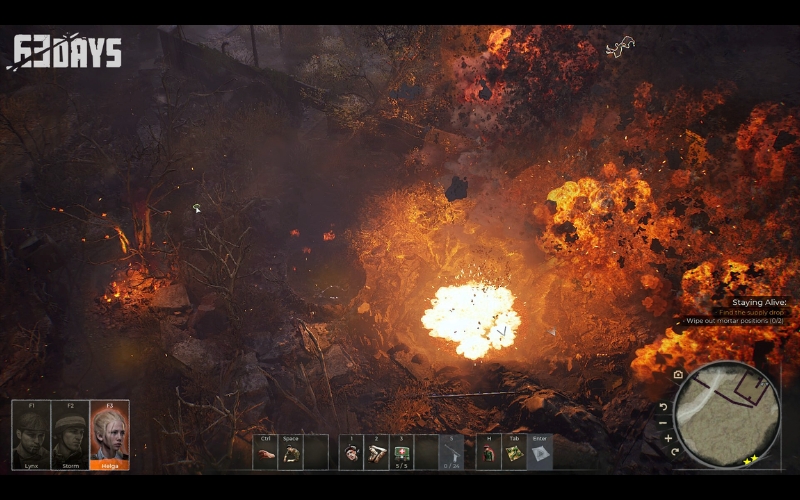Select the "Wipe out mortar positions" objective
Image resolution: width=800 pixels, height=500 pixels.
point(737,321)
